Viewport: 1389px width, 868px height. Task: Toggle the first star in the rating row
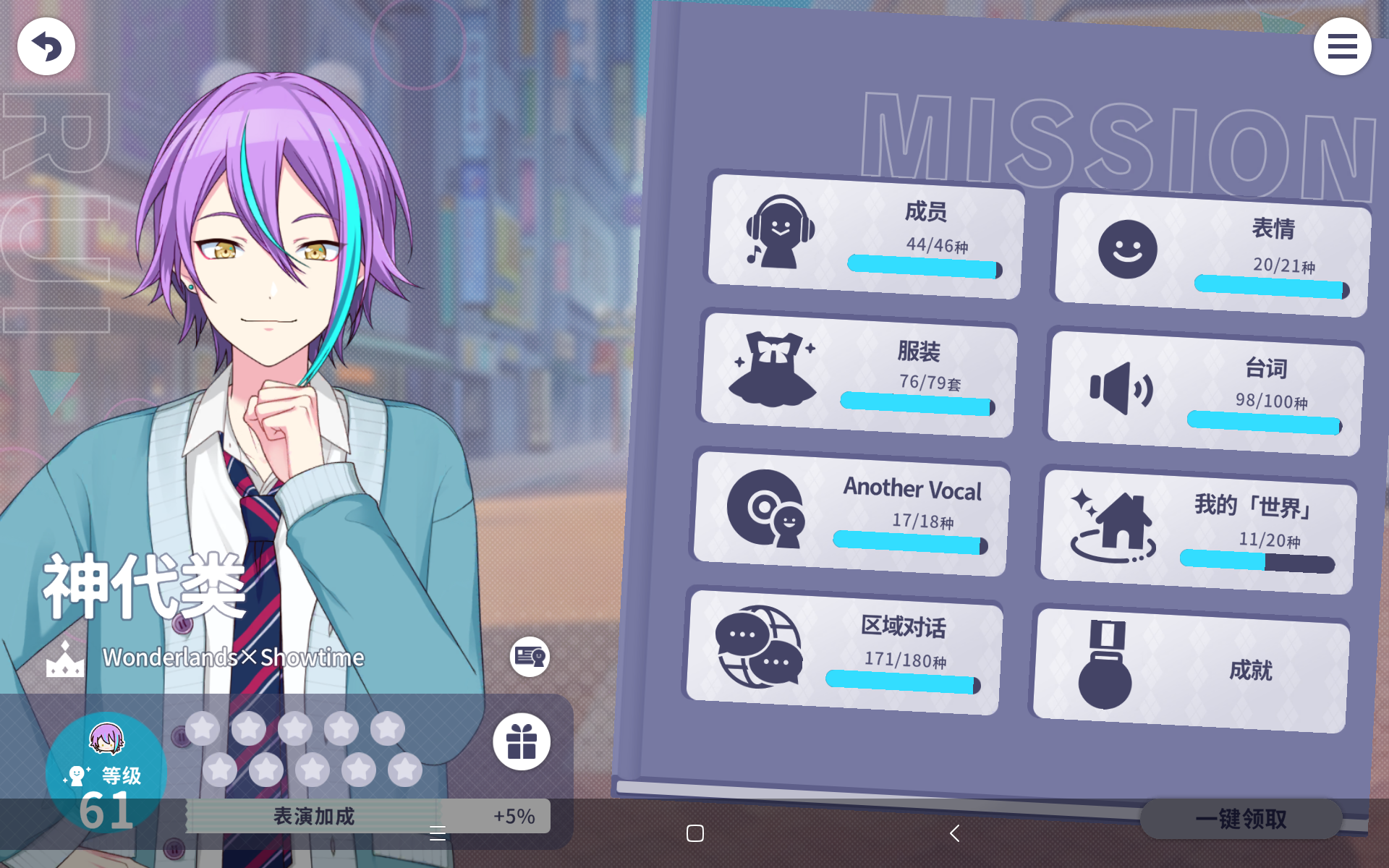click(x=203, y=728)
